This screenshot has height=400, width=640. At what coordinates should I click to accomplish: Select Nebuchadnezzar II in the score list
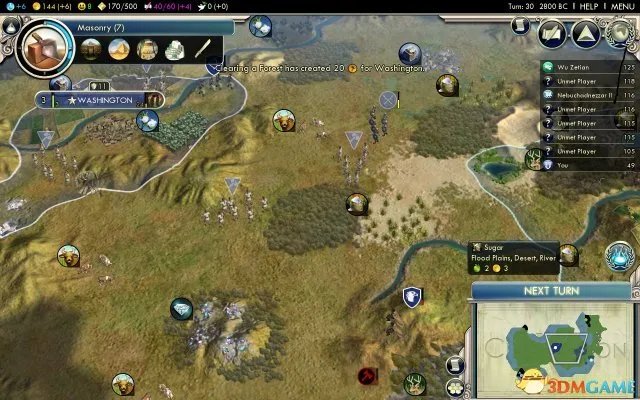coord(583,94)
